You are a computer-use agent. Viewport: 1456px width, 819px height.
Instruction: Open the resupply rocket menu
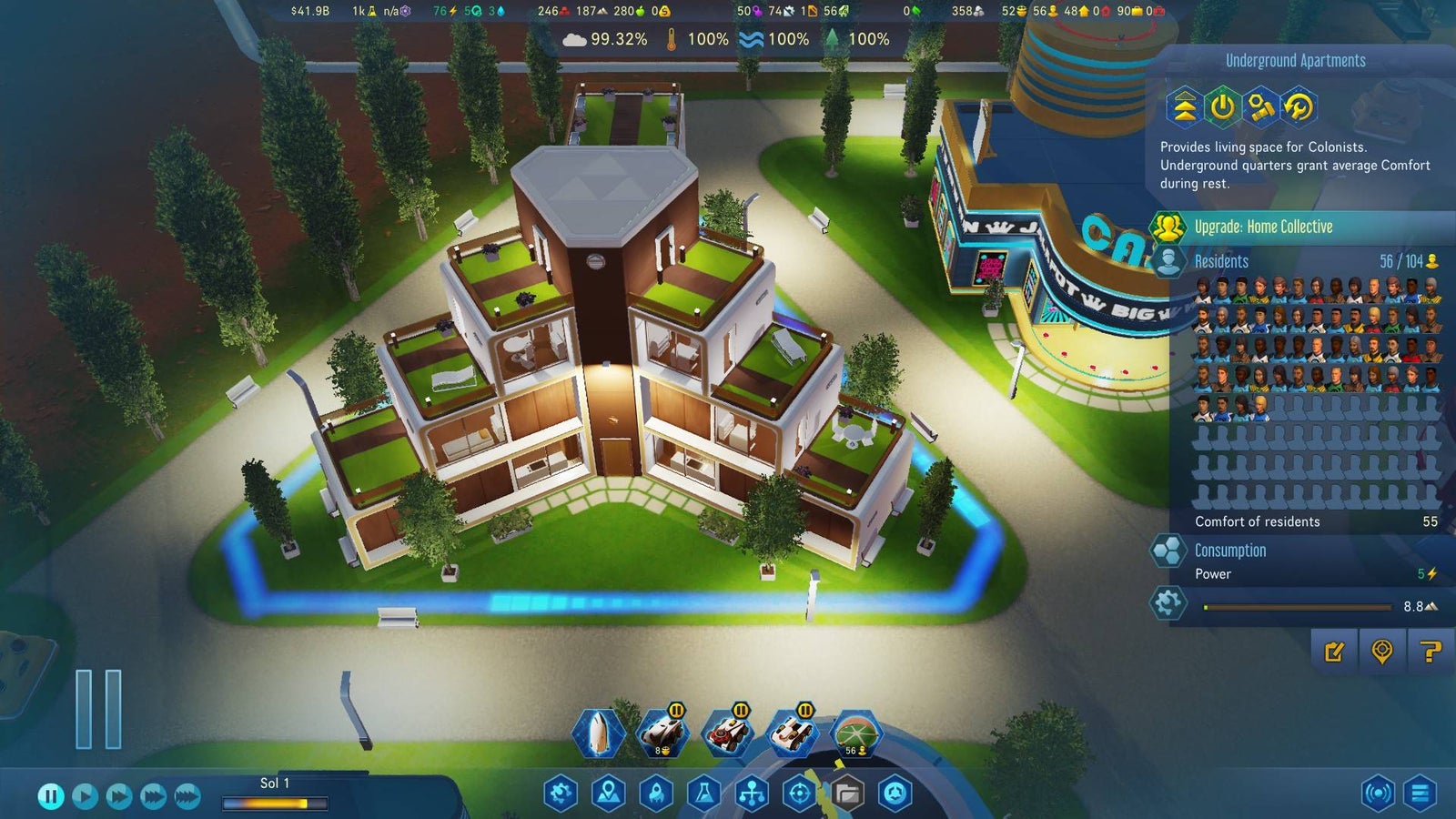pyautogui.click(x=656, y=794)
